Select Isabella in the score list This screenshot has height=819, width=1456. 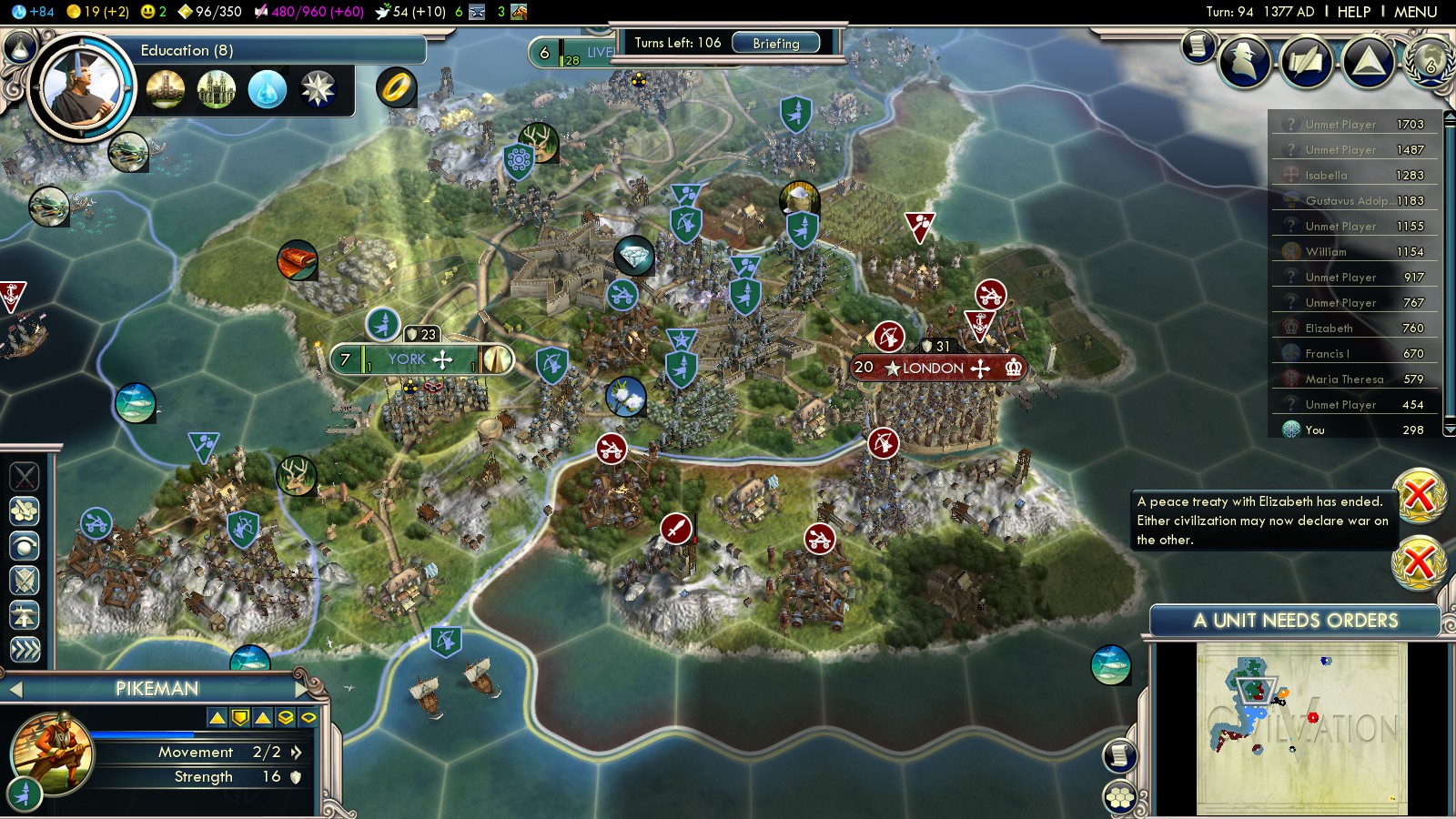[1326, 176]
